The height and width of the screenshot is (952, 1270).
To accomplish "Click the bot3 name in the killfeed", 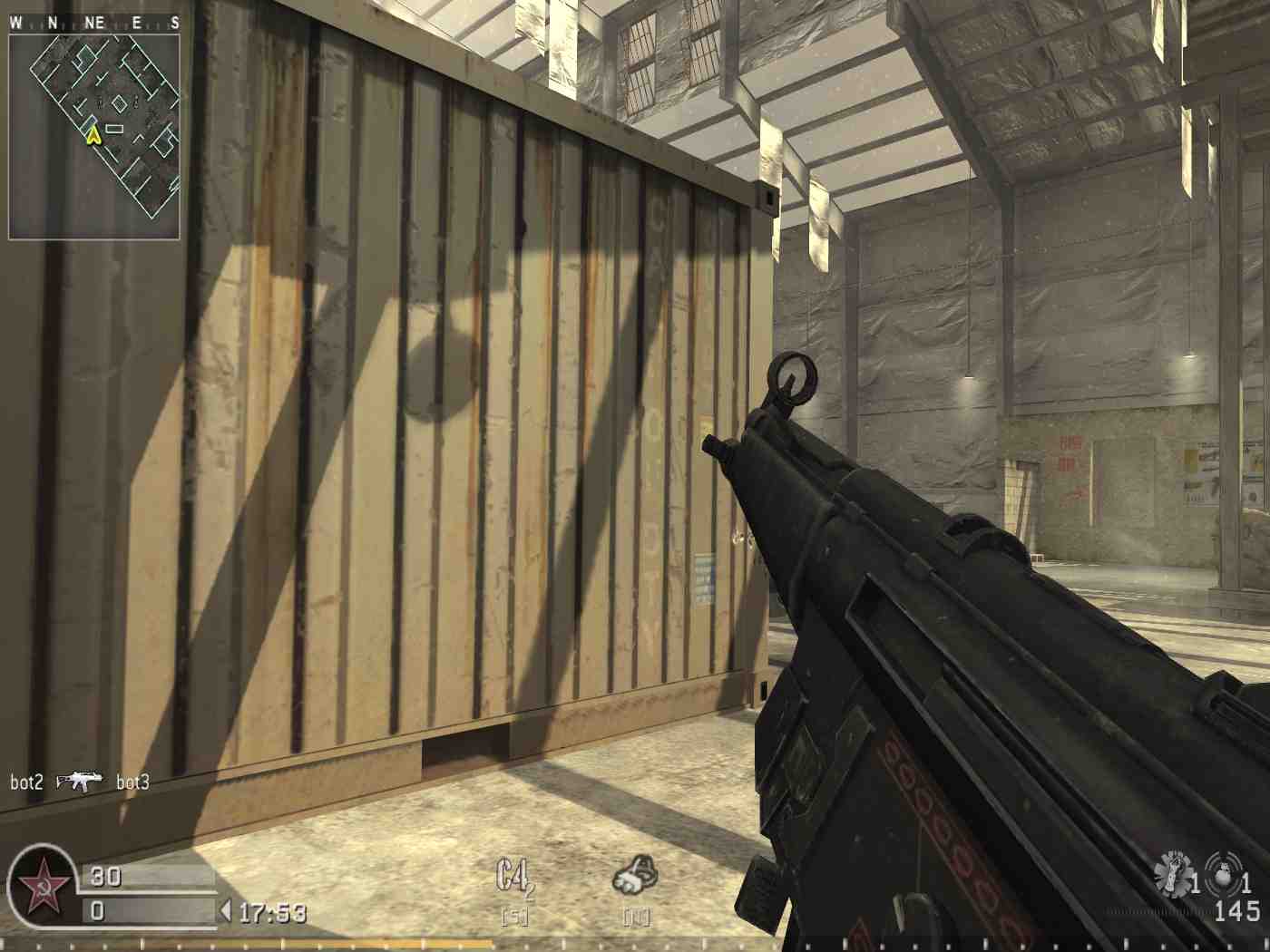I will click(132, 780).
